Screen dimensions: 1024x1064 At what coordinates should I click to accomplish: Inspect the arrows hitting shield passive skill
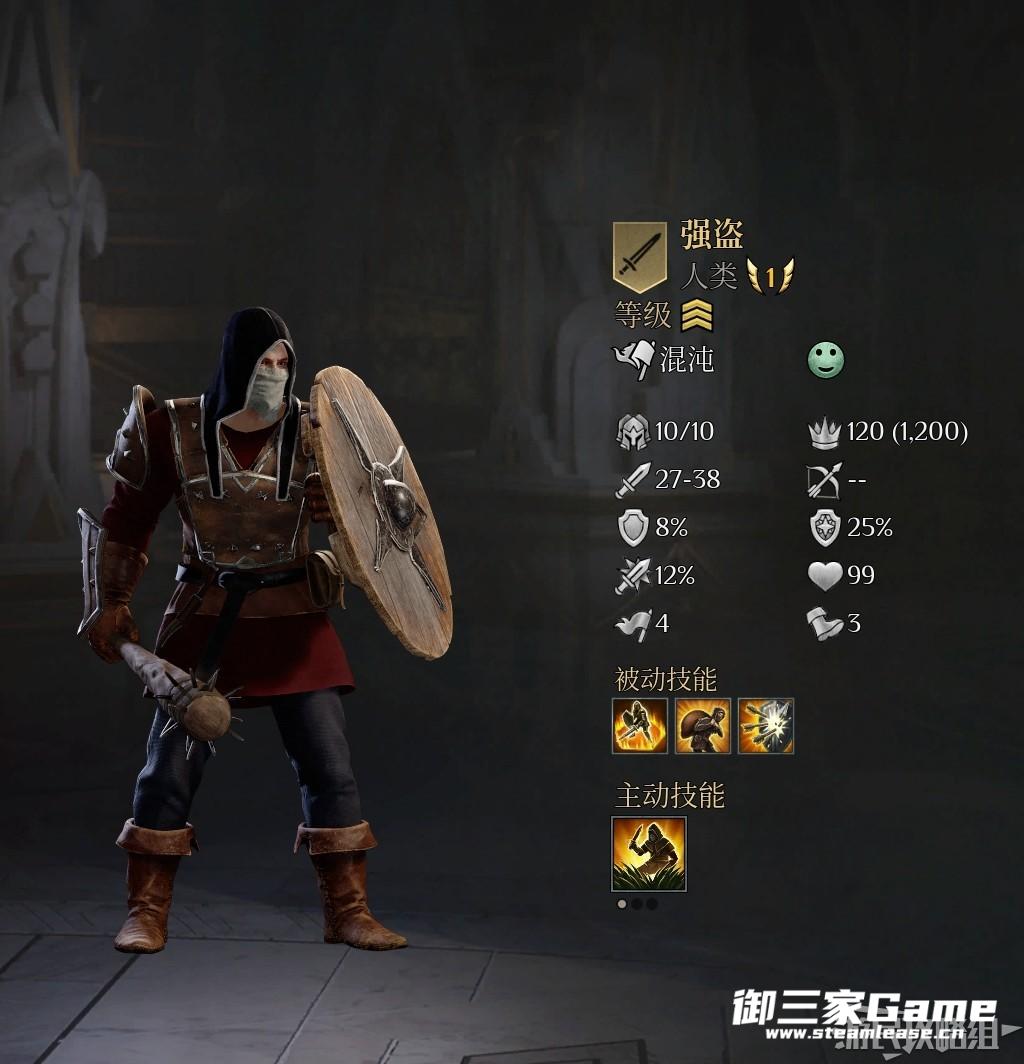[x=766, y=726]
